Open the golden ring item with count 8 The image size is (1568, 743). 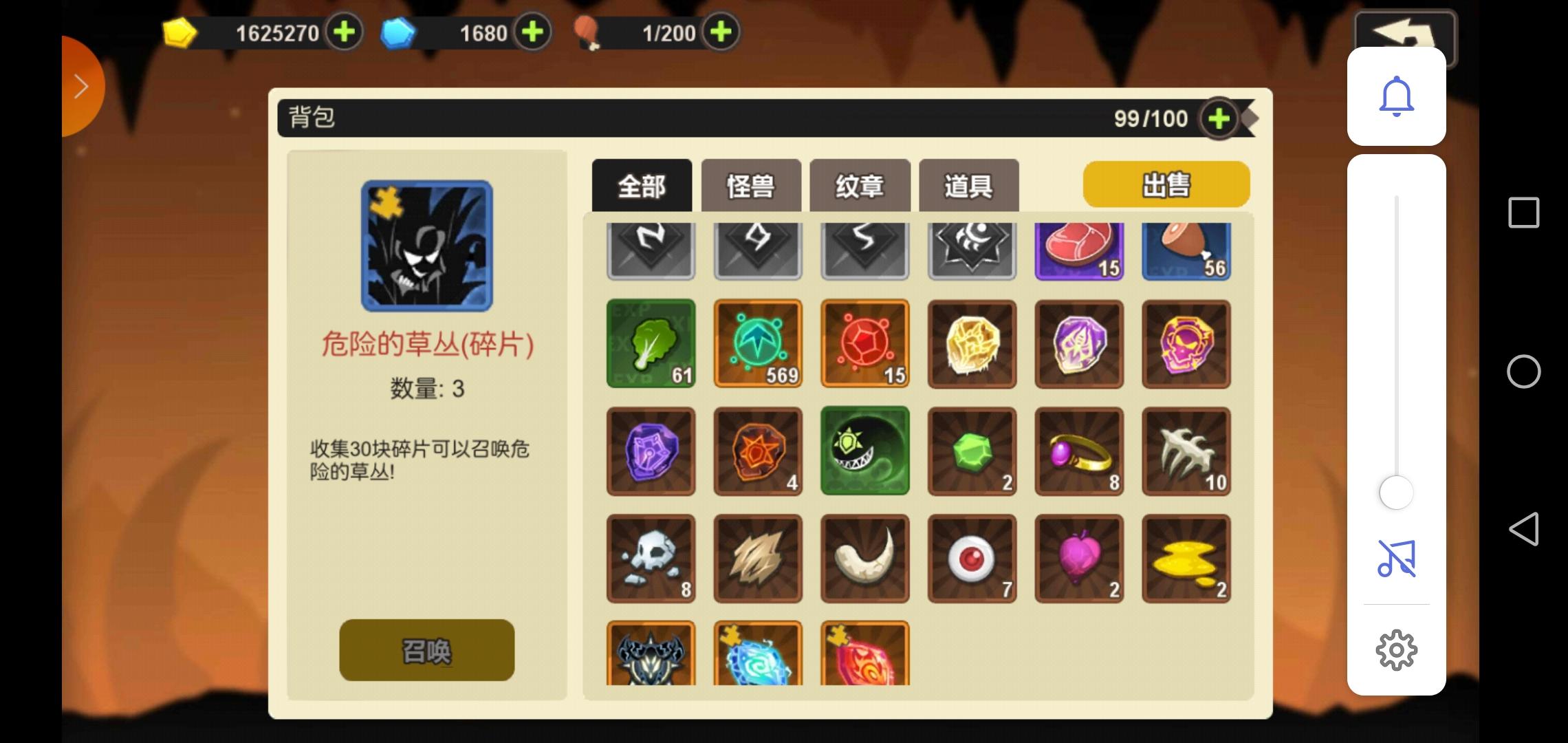(x=1080, y=452)
